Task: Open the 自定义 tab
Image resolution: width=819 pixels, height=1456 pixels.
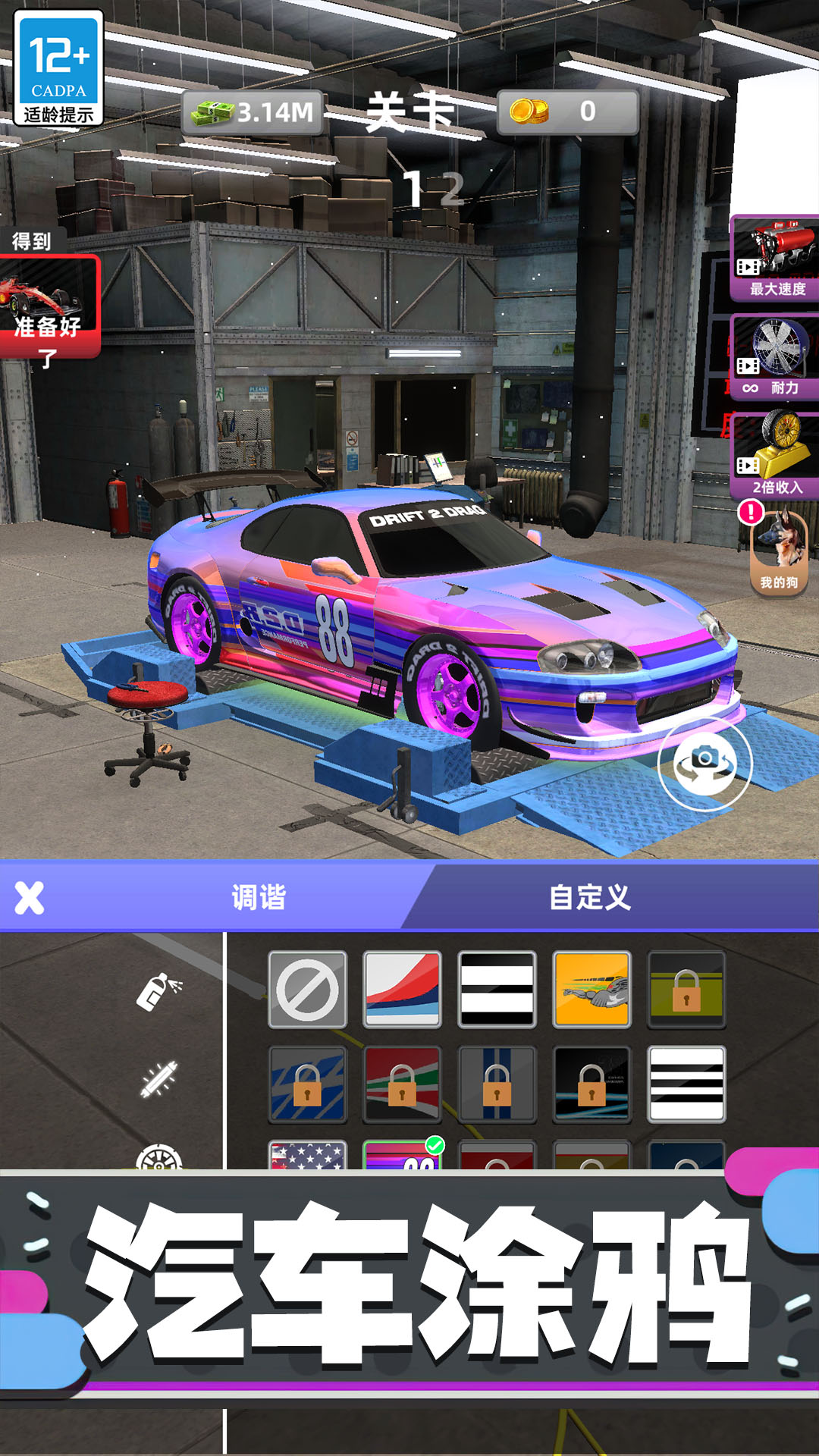Action: click(x=589, y=898)
